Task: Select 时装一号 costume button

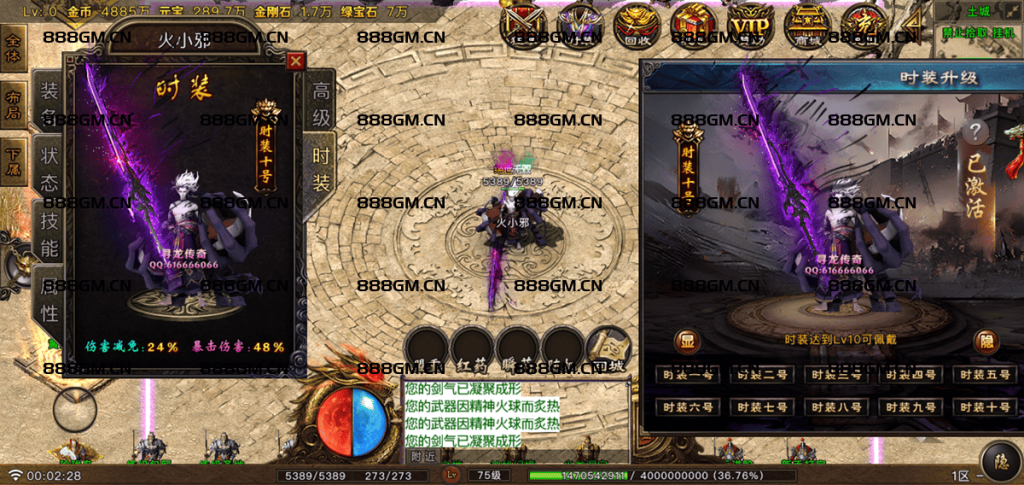Action: (686, 376)
